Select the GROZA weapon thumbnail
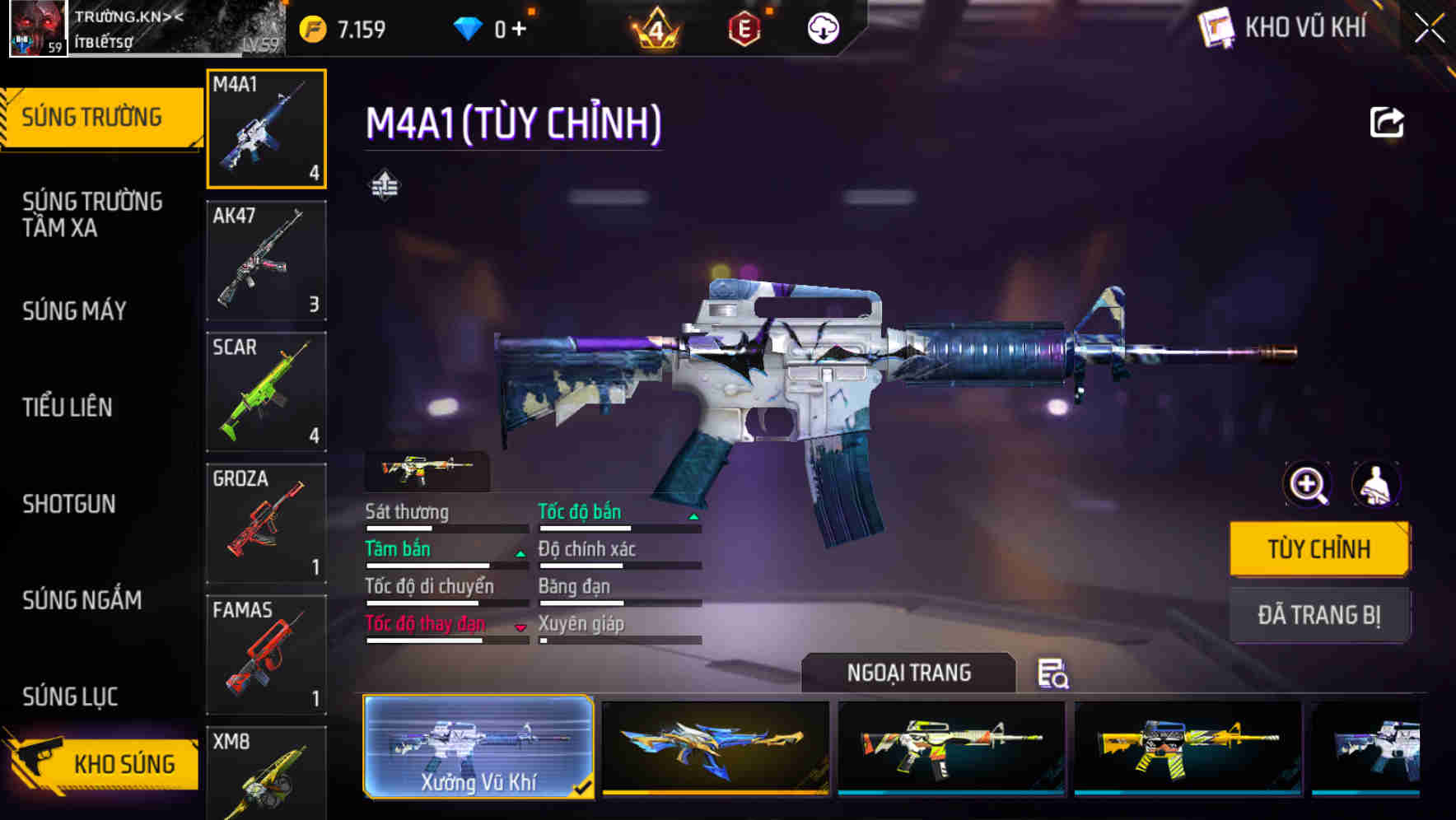Image resolution: width=1456 pixels, height=820 pixels. pyautogui.click(x=266, y=523)
